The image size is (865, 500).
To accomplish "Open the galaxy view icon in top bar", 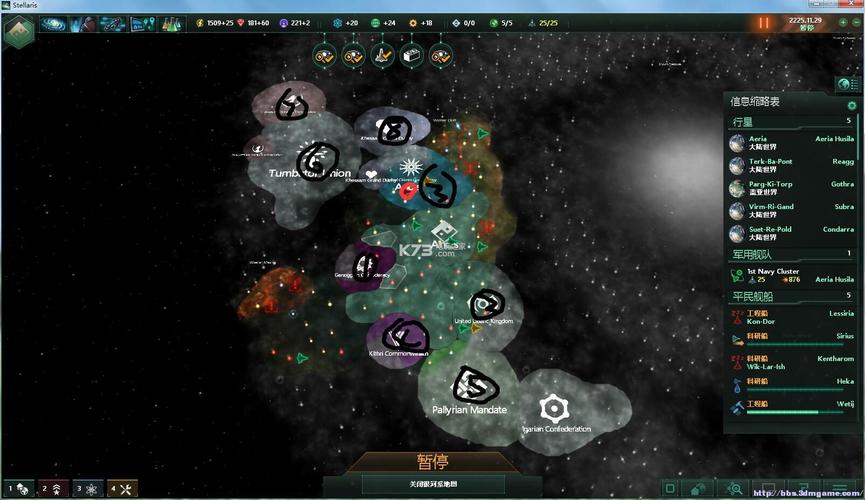I will [x=52, y=23].
